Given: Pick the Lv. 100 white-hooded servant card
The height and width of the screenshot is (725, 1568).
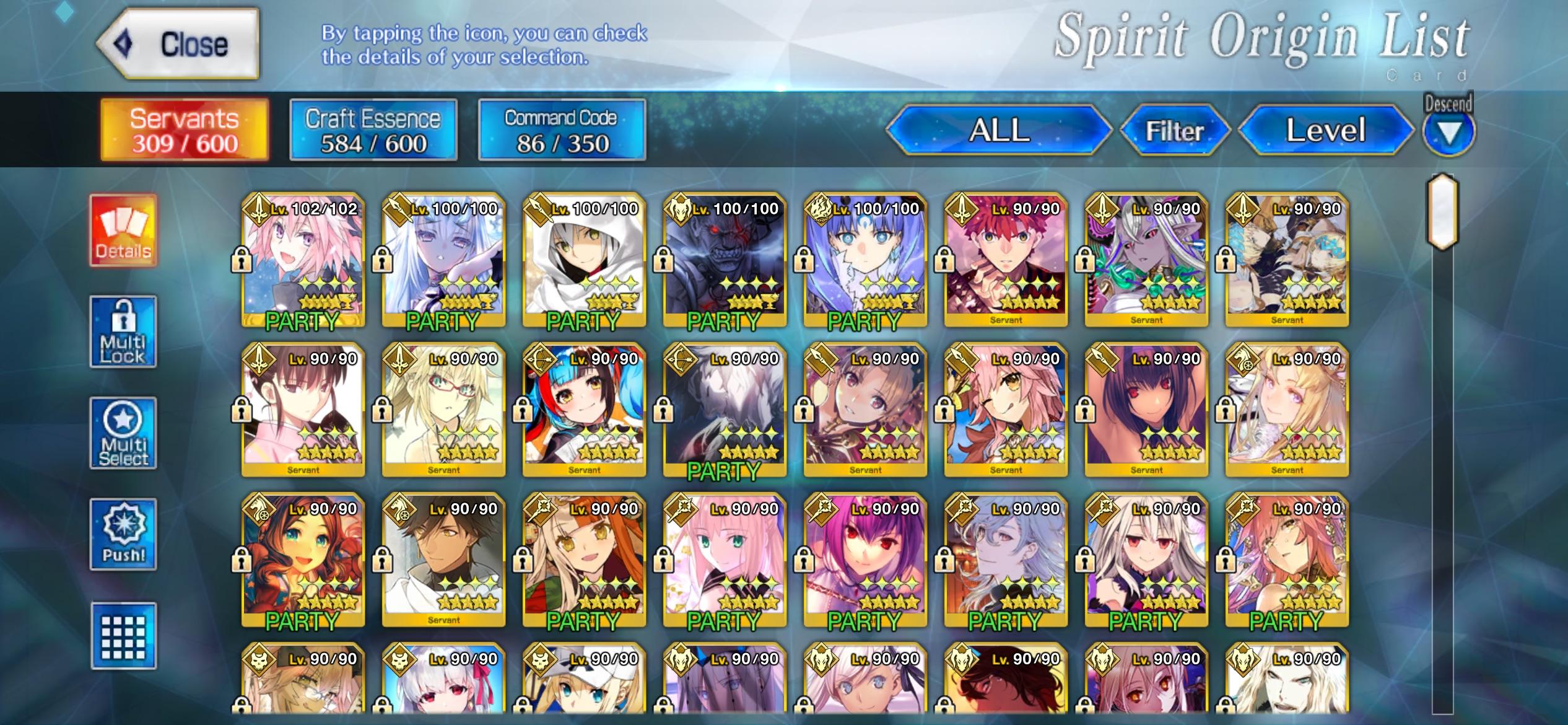Looking at the screenshot, I should [x=584, y=260].
